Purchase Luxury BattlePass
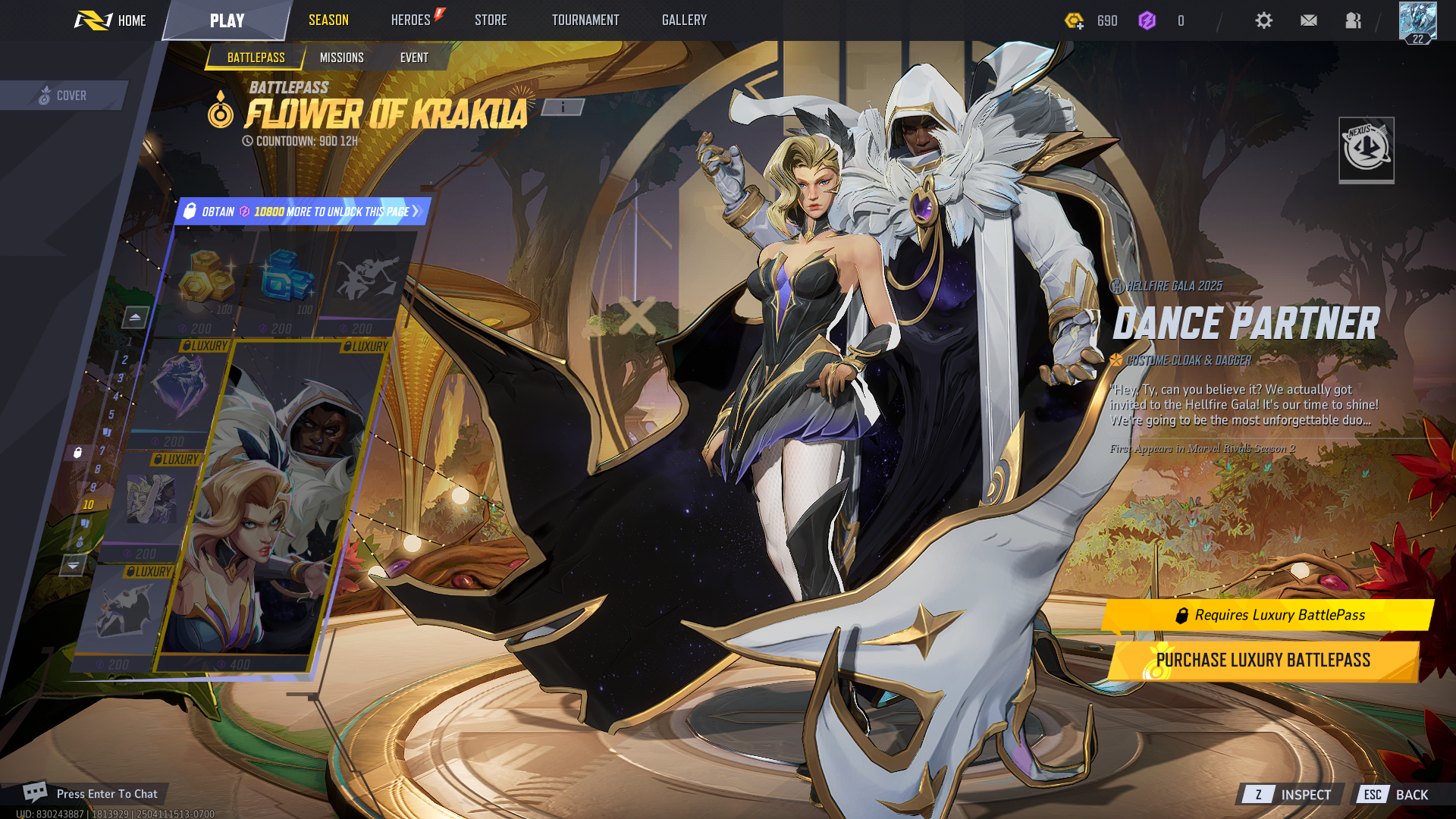Image resolution: width=1456 pixels, height=819 pixels. pos(1263,661)
